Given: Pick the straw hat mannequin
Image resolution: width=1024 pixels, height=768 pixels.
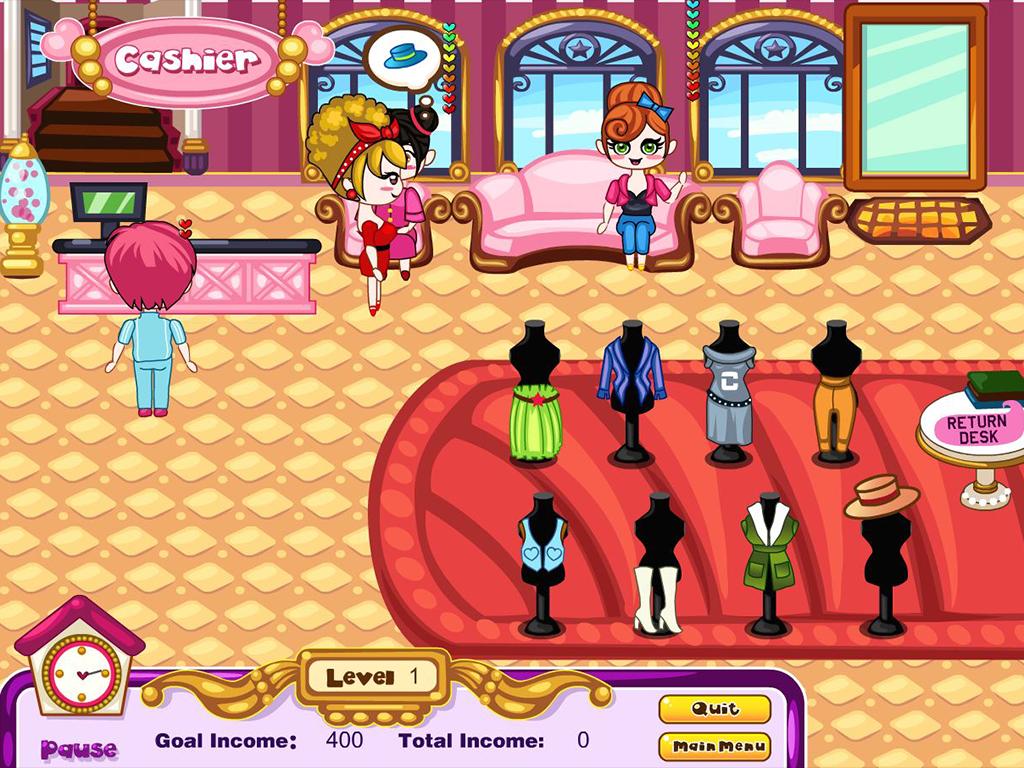Looking at the screenshot, I should 881,496.
